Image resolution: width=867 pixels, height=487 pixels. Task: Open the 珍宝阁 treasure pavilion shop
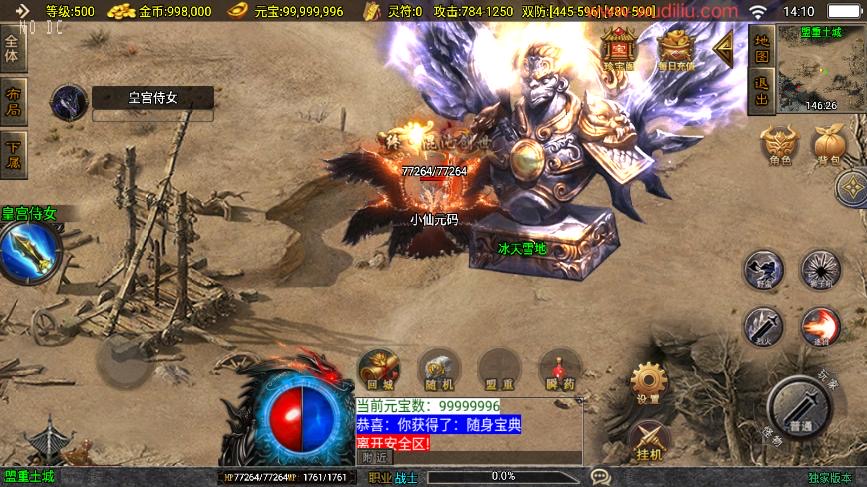[x=620, y=48]
